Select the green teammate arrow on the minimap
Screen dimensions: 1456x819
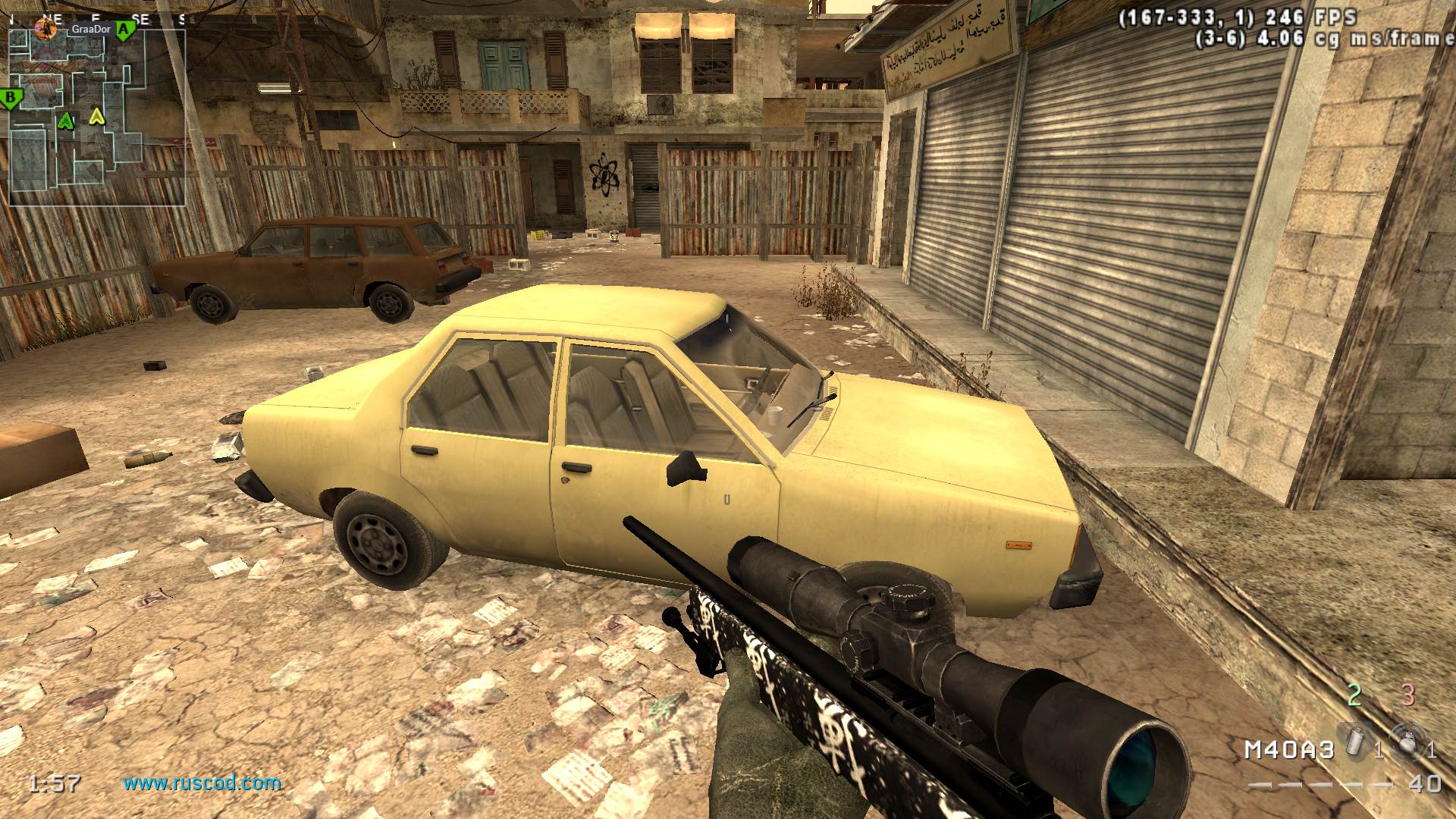67,120
